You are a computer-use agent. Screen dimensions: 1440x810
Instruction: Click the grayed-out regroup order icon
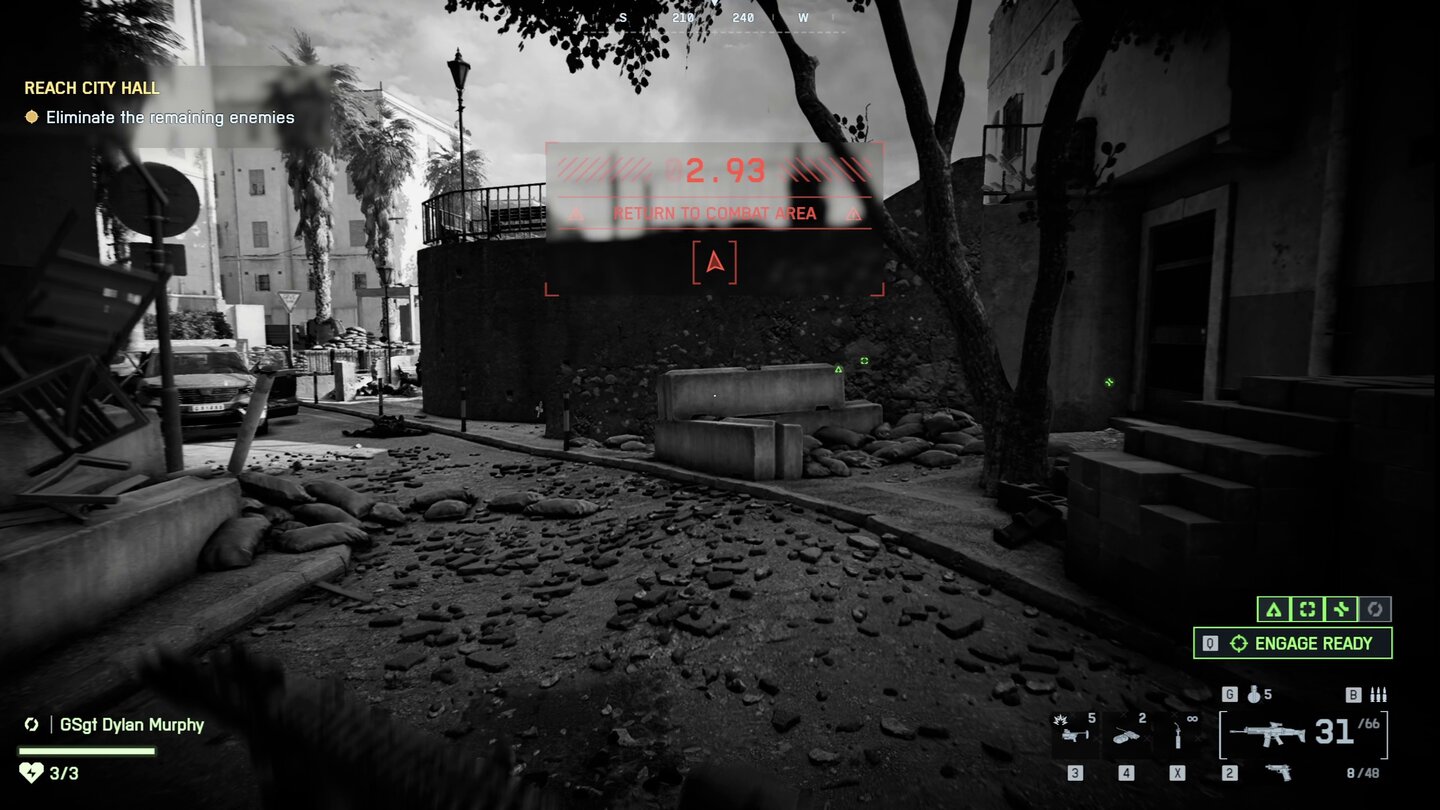[x=1375, y=609]
